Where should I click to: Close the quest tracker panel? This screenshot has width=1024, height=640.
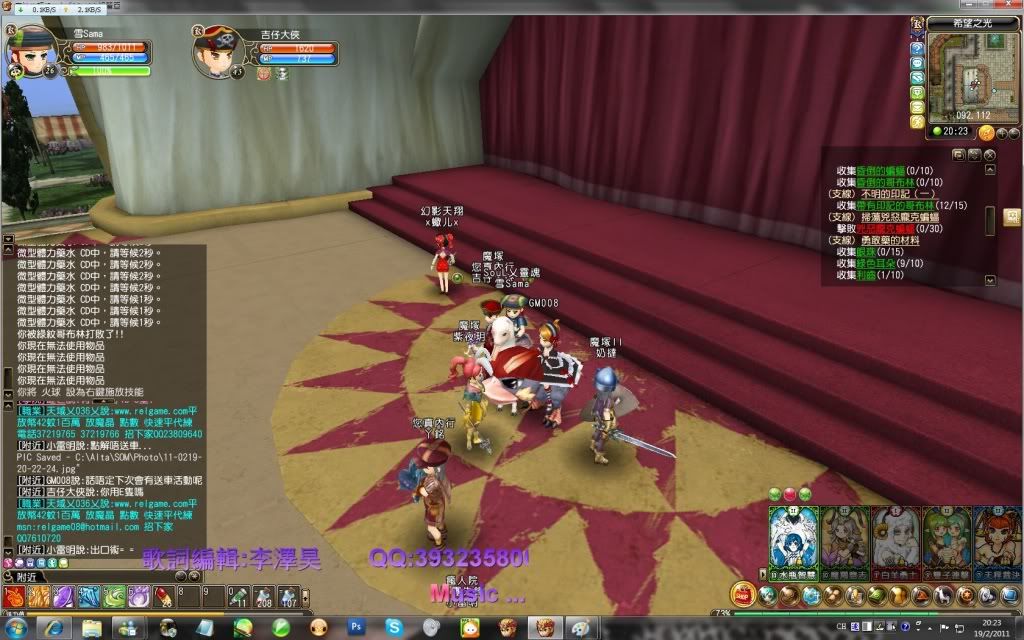tap(989, 155)
